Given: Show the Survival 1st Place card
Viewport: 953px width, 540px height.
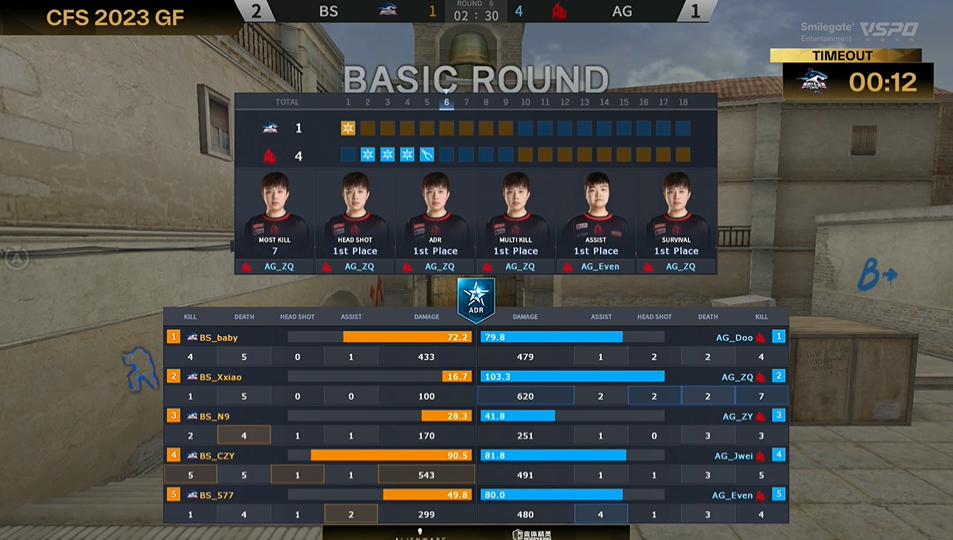Looking at the screenshot, I should click(x=676, y=222).
